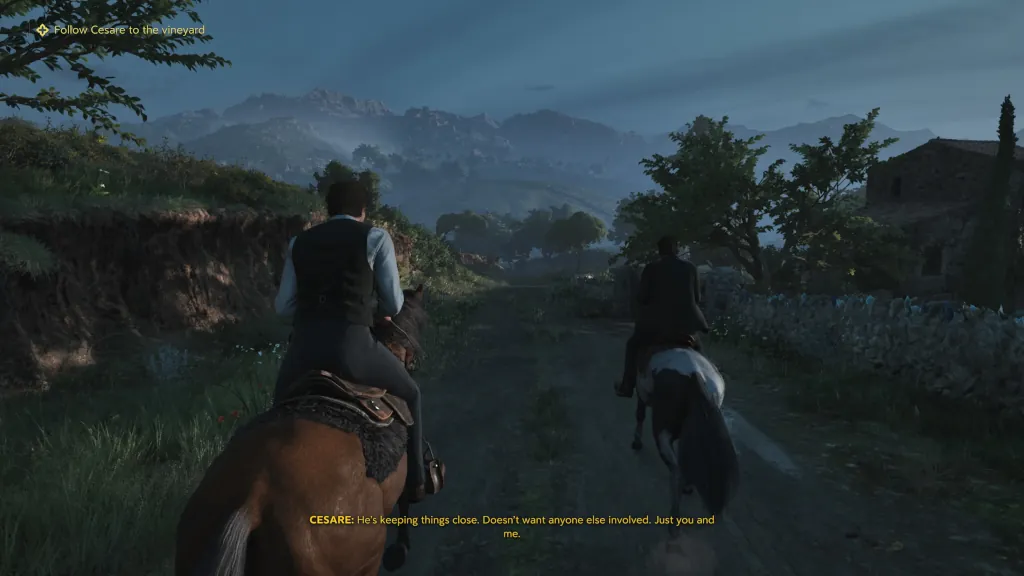Image resolution: width=1024 pixels, height=576 pixels.
Task: Select the 'Follow Cesare to the vineyard' objective tracker
Action: coord(121,30)
